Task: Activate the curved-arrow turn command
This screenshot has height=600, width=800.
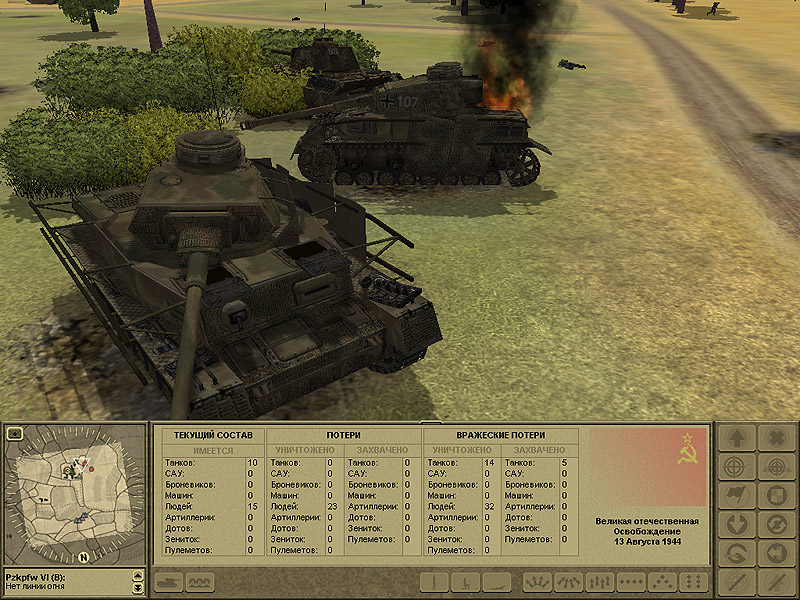Action: (735, 553)
